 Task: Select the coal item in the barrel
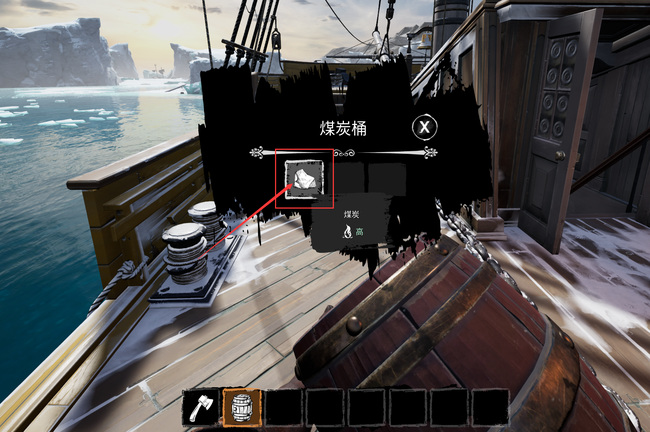click(303, 179)
